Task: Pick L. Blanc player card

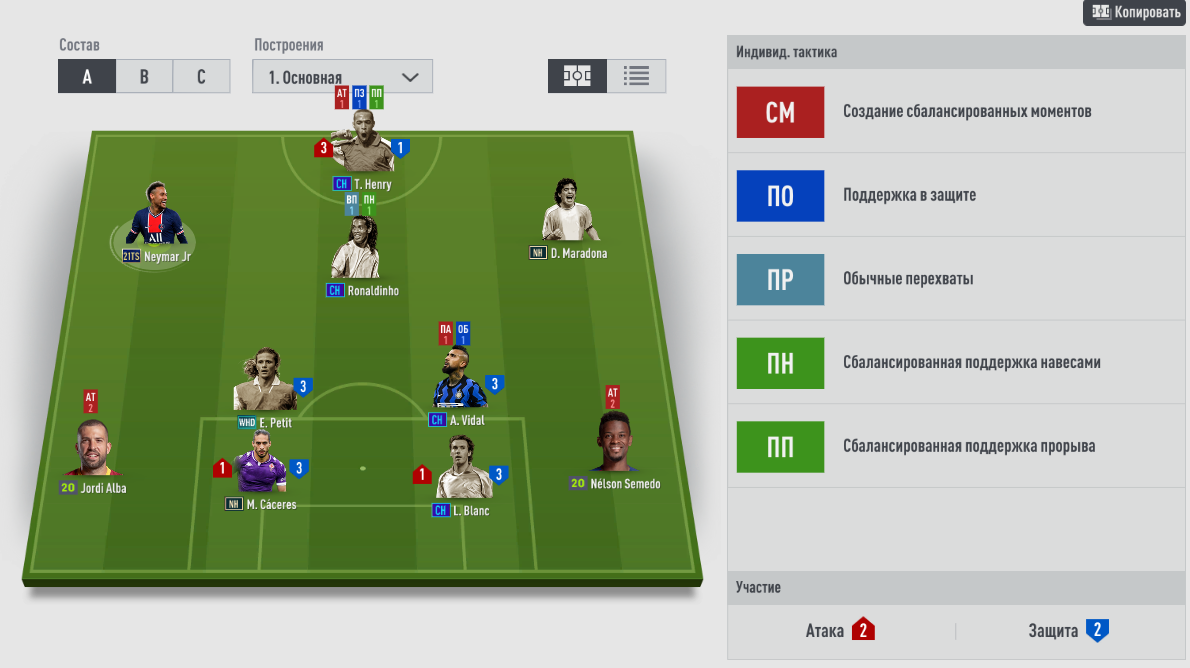Action: pos(463,472)
